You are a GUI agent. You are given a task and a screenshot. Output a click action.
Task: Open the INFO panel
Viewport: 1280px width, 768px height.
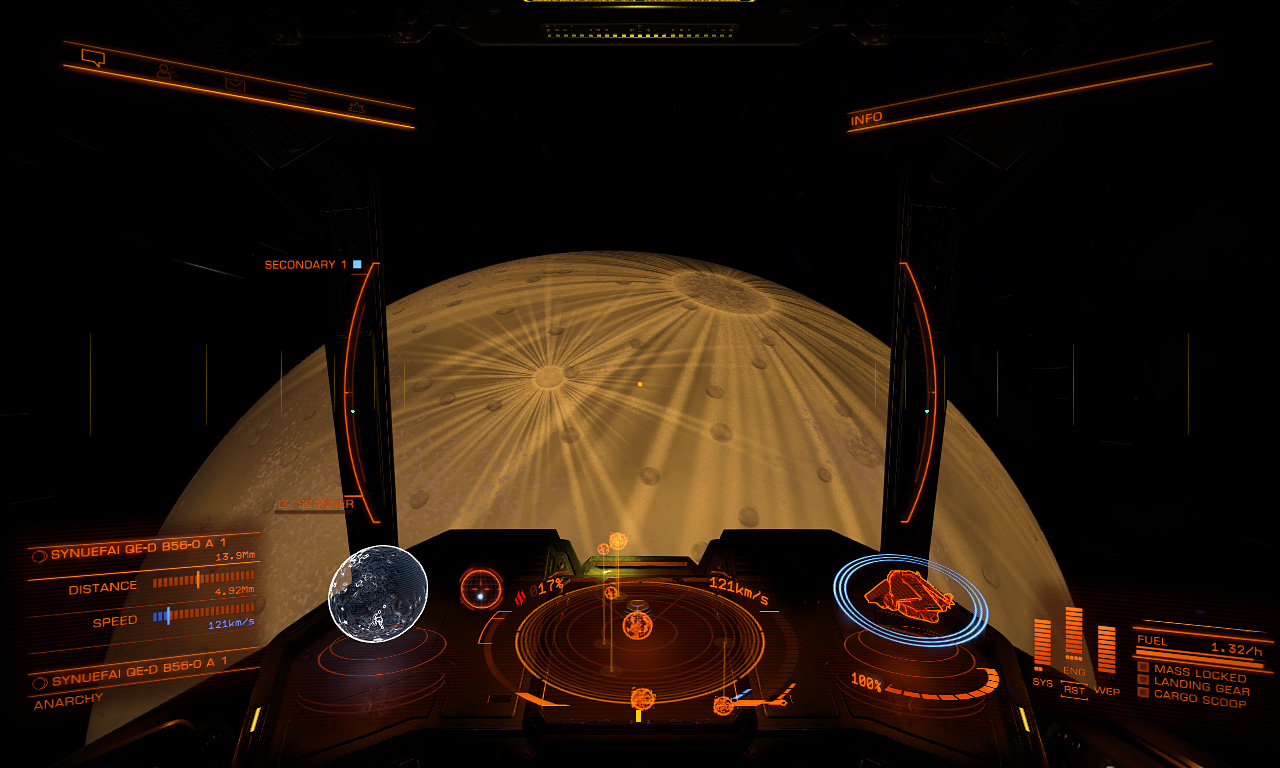click(866, 118)
